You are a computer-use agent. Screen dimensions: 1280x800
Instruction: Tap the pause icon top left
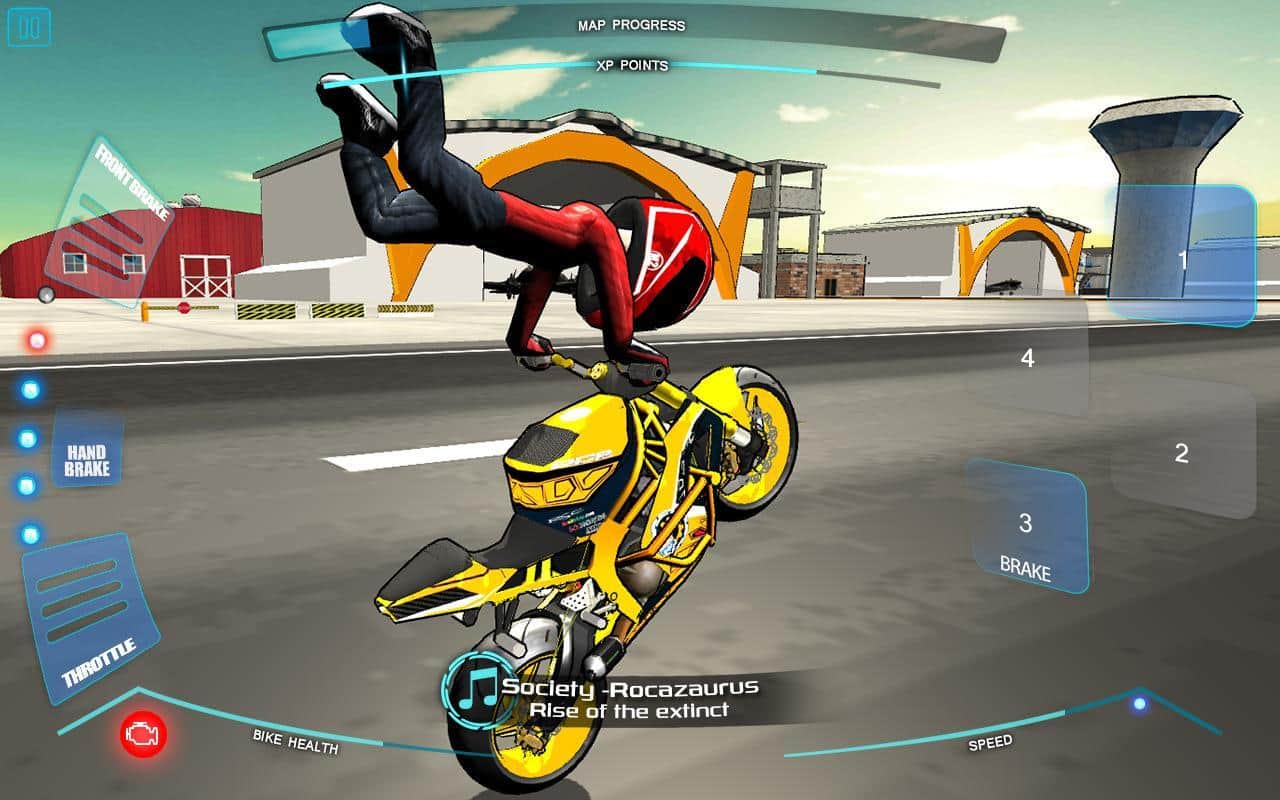point(27,28)
